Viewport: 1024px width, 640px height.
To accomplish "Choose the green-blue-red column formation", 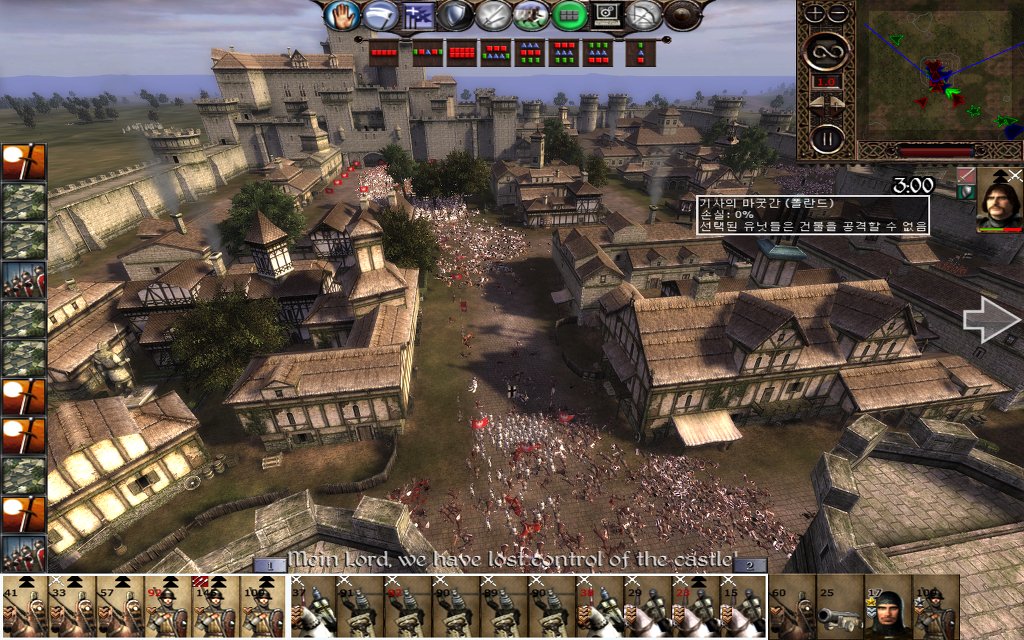I will click(x=638, y=53).
